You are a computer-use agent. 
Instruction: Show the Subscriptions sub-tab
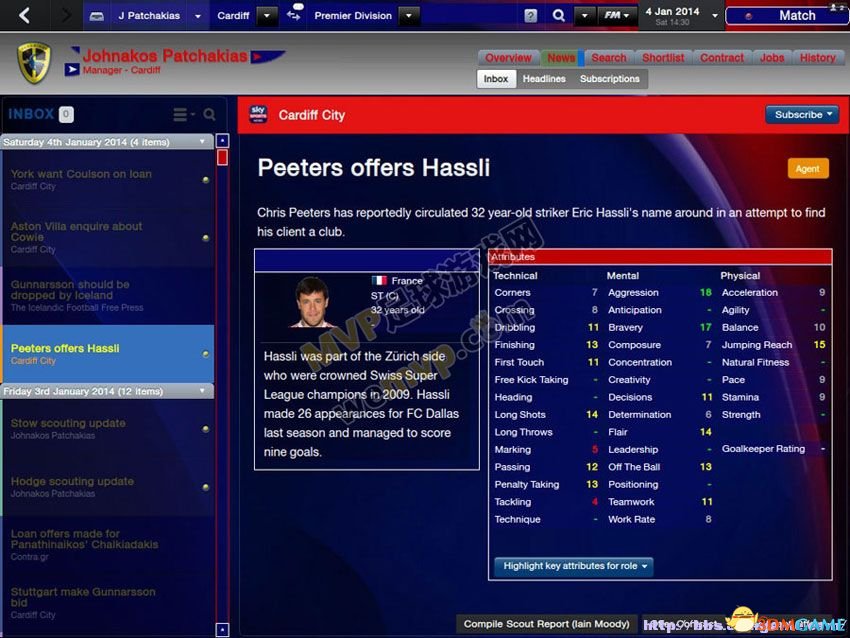[x=609, y=79]
